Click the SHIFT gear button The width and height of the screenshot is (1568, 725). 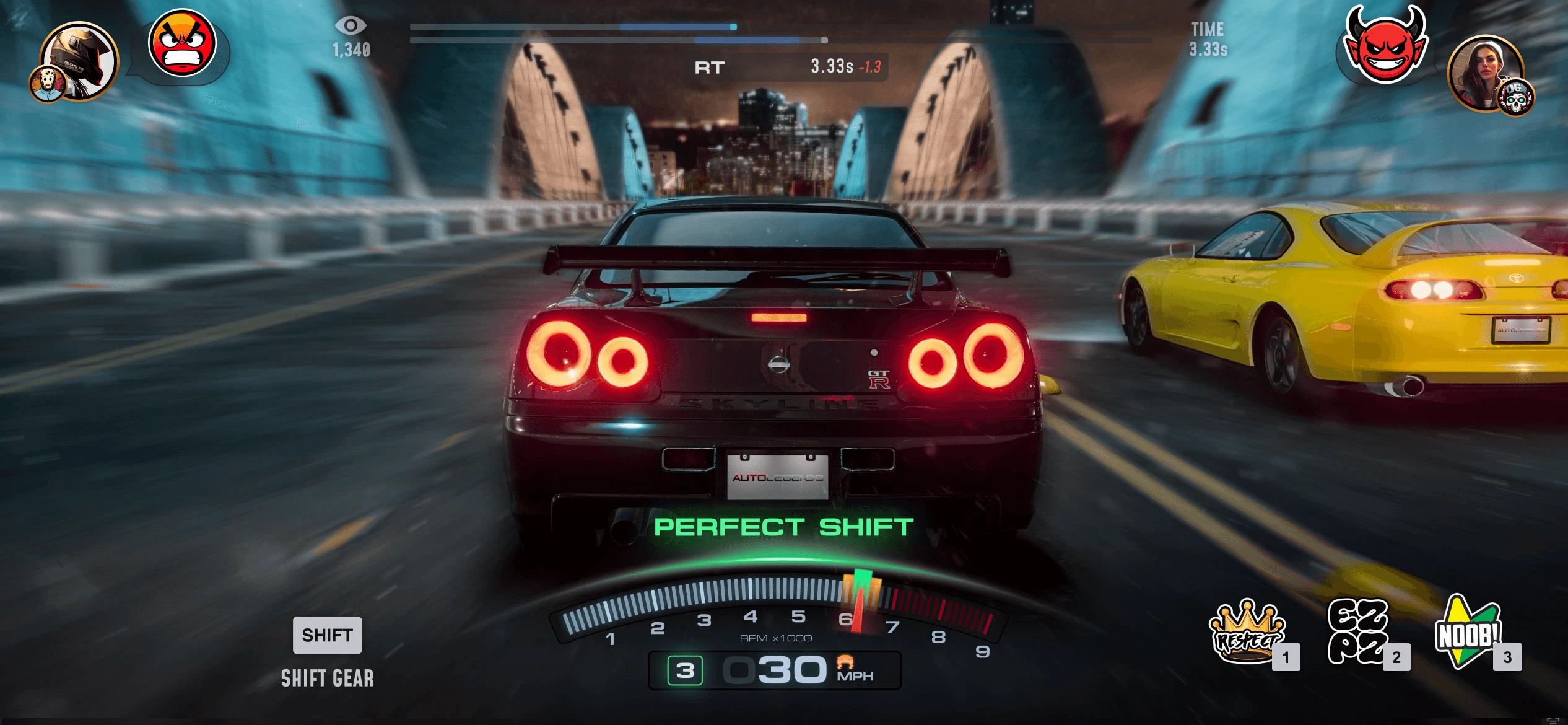(x=327, y=635)
